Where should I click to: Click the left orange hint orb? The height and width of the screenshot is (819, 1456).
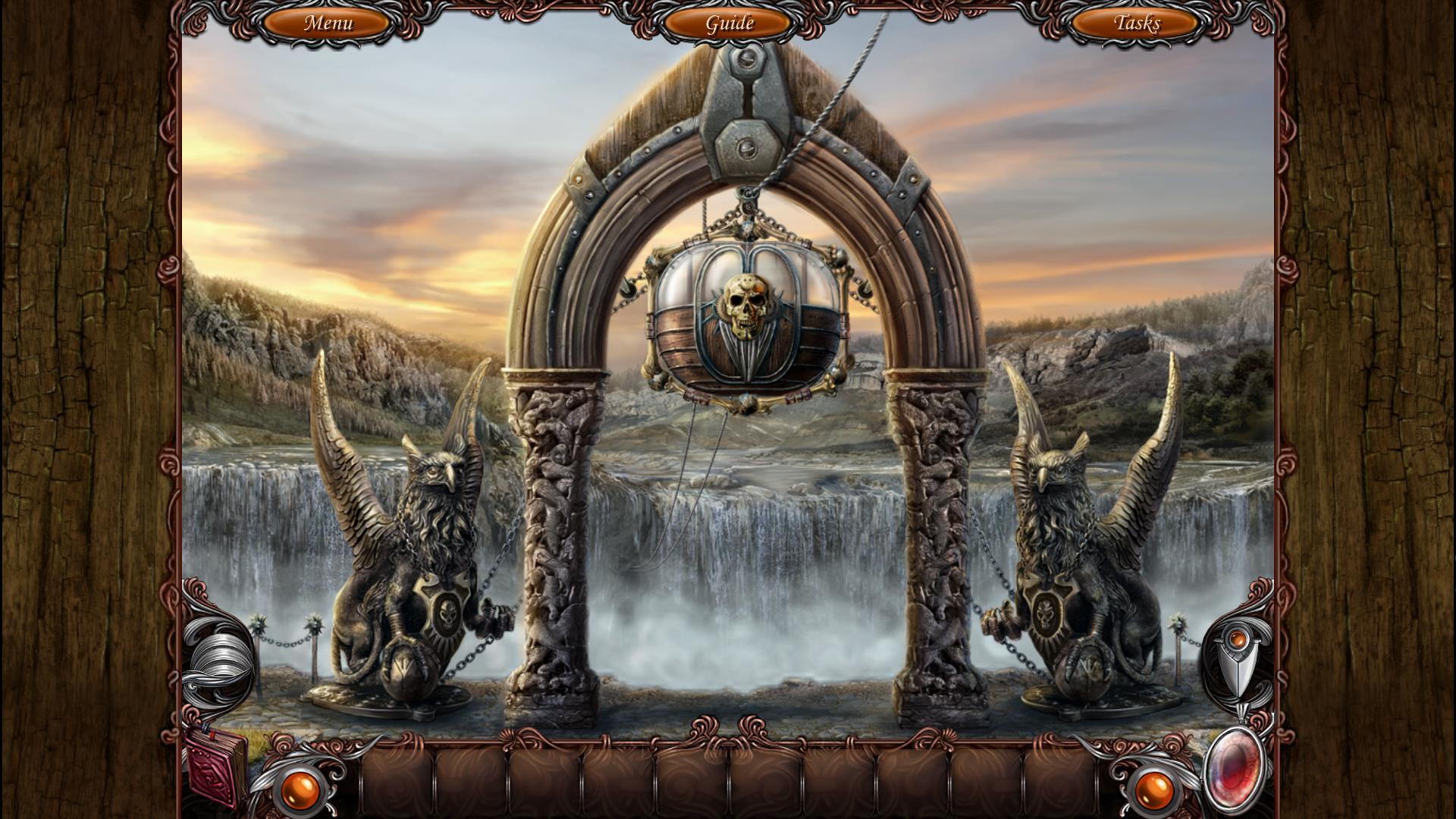[302, 789]
